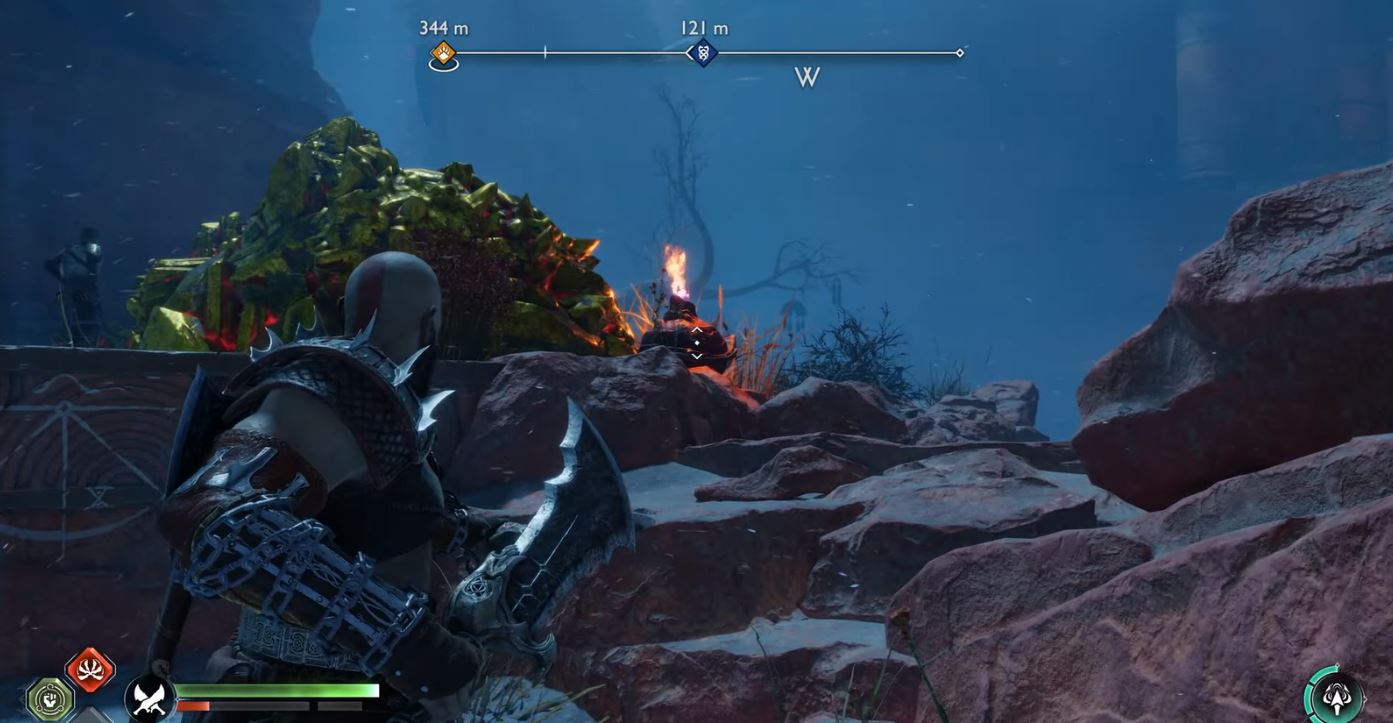Viewport: 1393px width, 723px height.
Task: Click the blue knot marker at 121 m
Action: click(x=702, y=53)
